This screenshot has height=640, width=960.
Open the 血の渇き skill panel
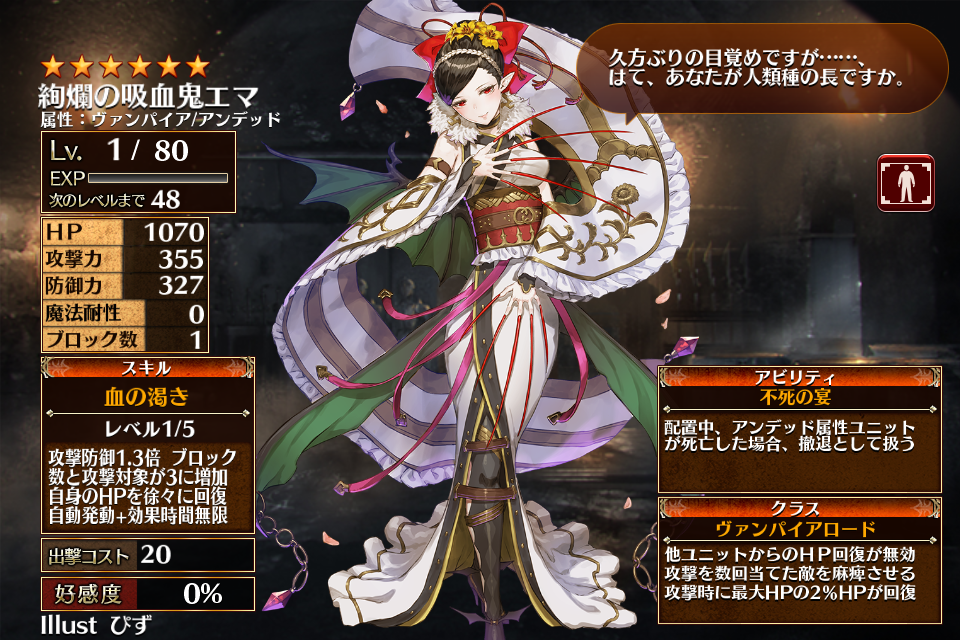pos(146,395)
